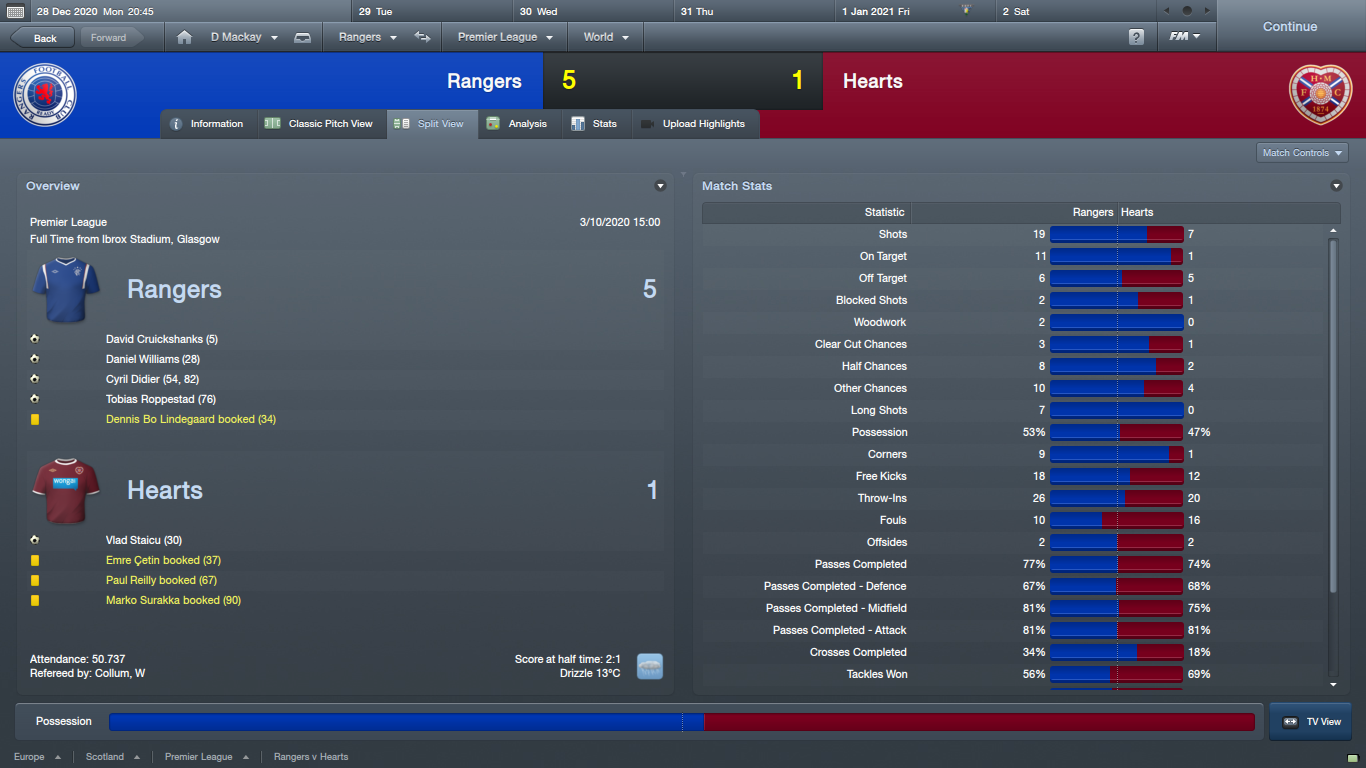Open the World menu
1366x768 pixels.
(606, 37)
